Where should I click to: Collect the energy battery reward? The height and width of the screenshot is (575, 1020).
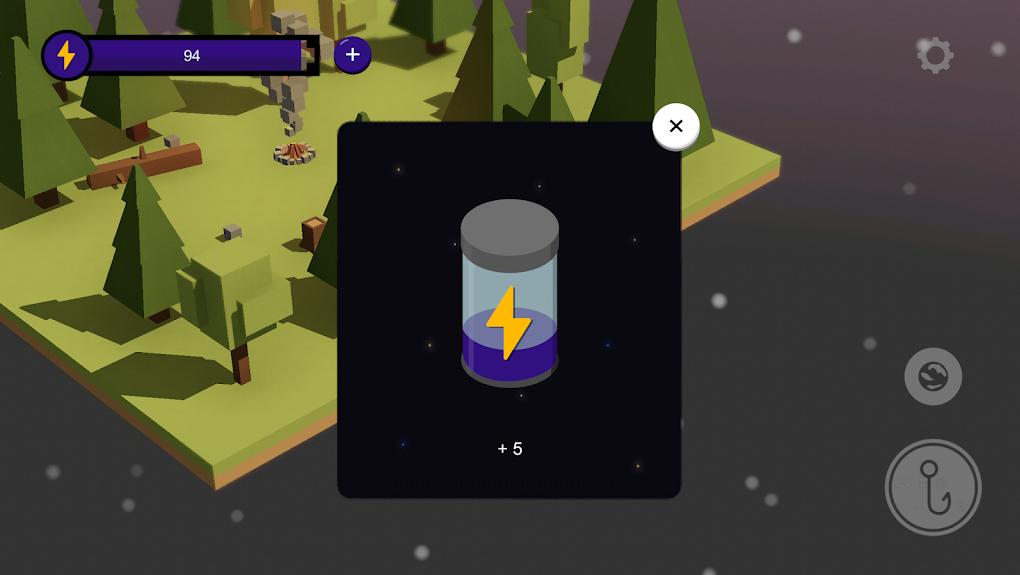click(x=509, y=293)
